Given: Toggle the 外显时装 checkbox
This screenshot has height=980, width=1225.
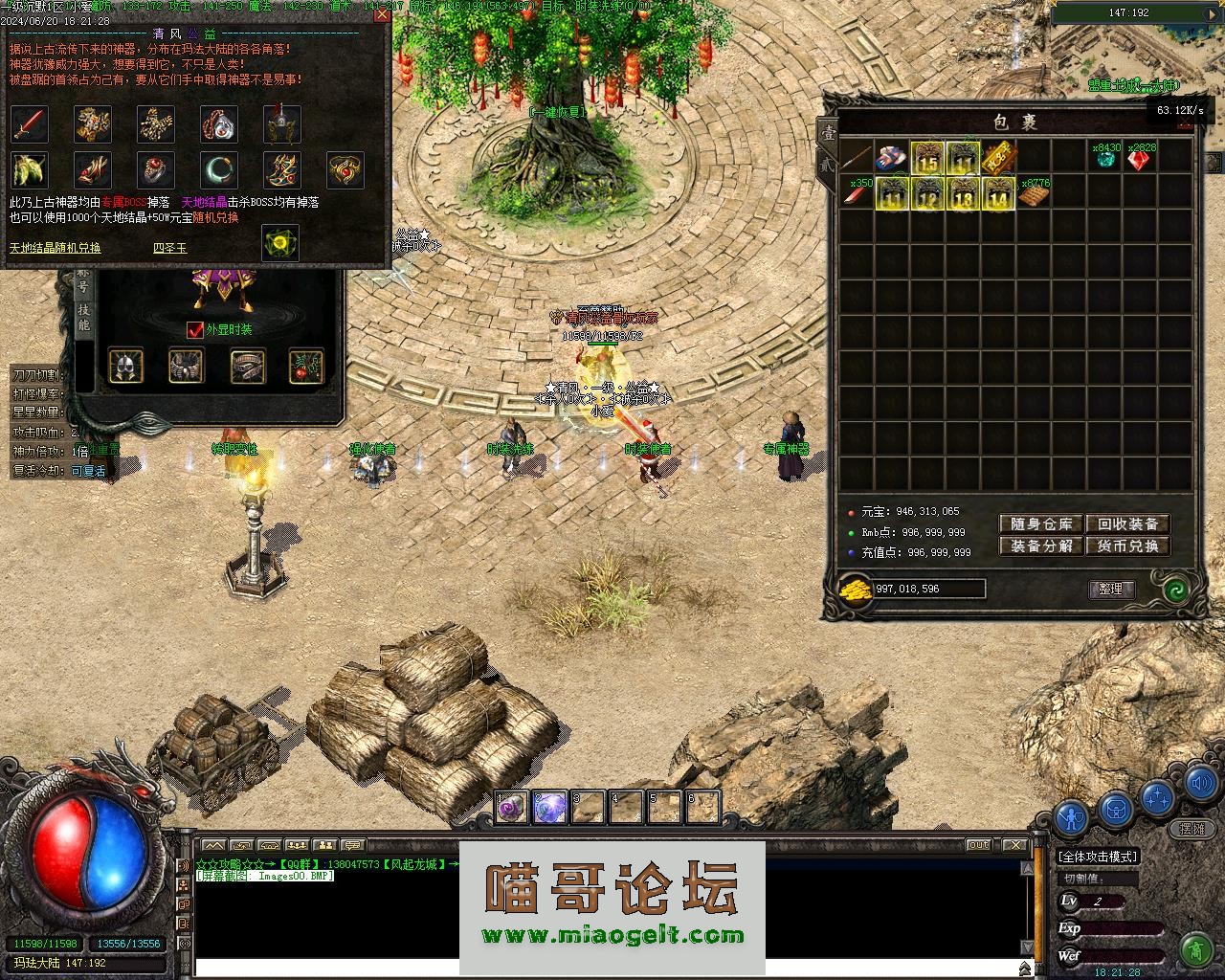Looking at the screenshot, I should pyautogui.click(x=195, y=330).
